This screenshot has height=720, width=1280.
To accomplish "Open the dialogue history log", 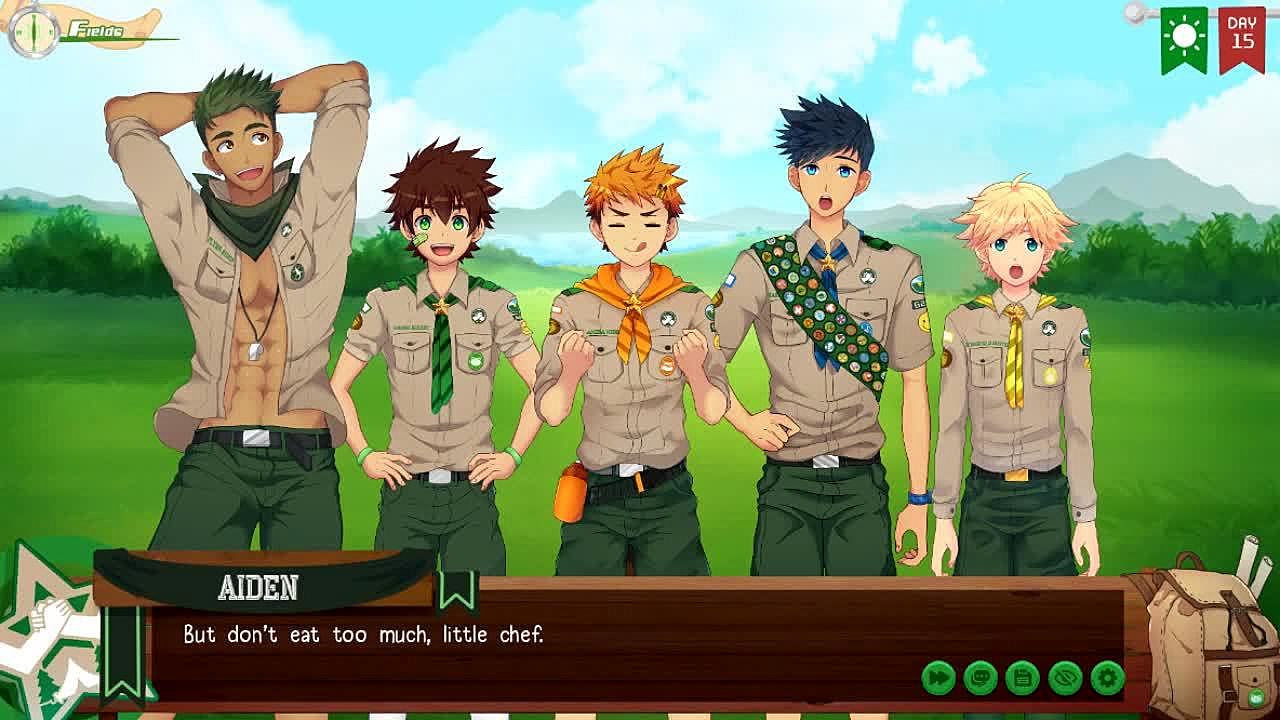I will pyautogui.click(x=980, y=678).
